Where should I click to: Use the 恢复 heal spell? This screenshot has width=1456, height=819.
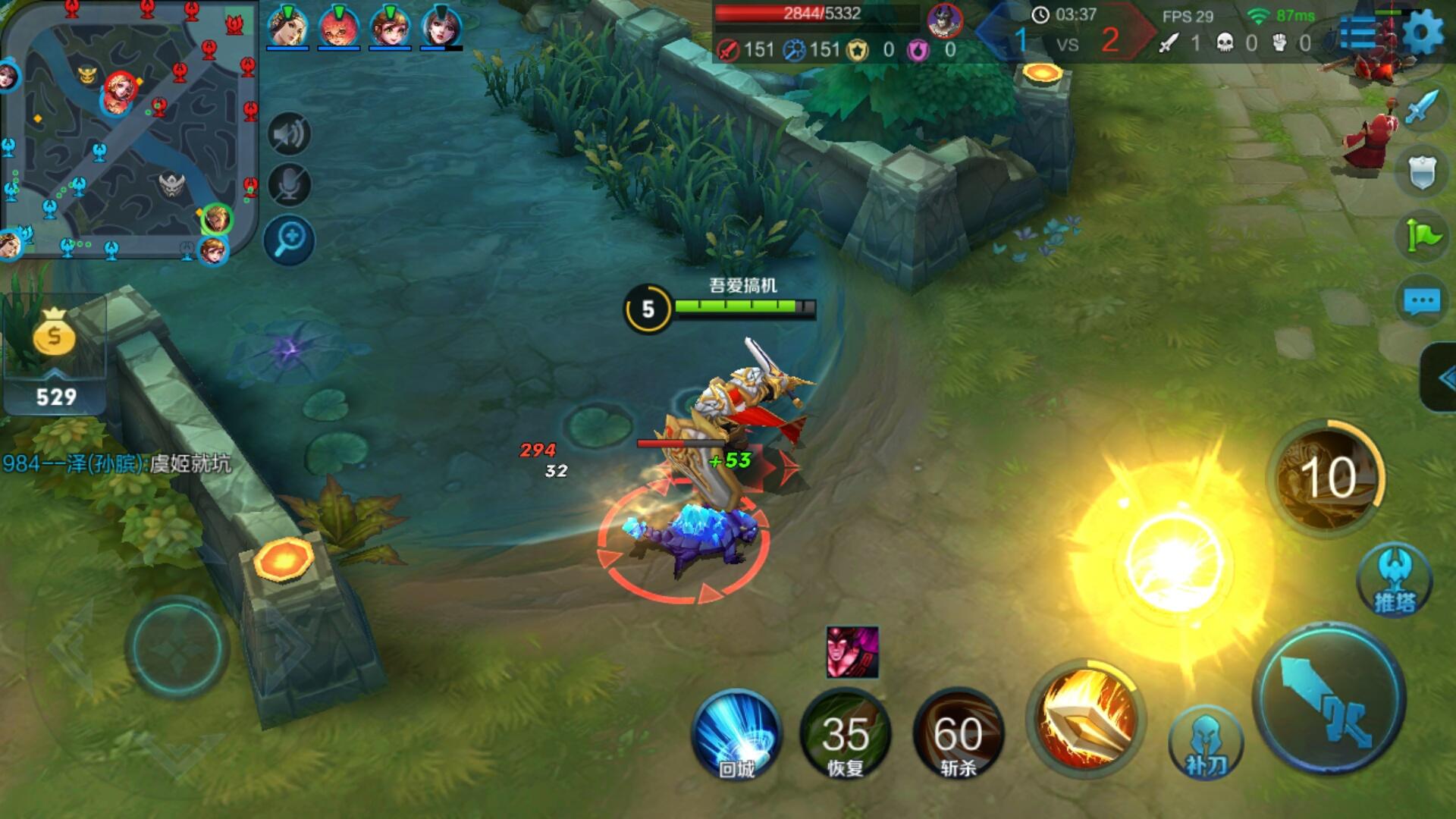tap(846, 733)
